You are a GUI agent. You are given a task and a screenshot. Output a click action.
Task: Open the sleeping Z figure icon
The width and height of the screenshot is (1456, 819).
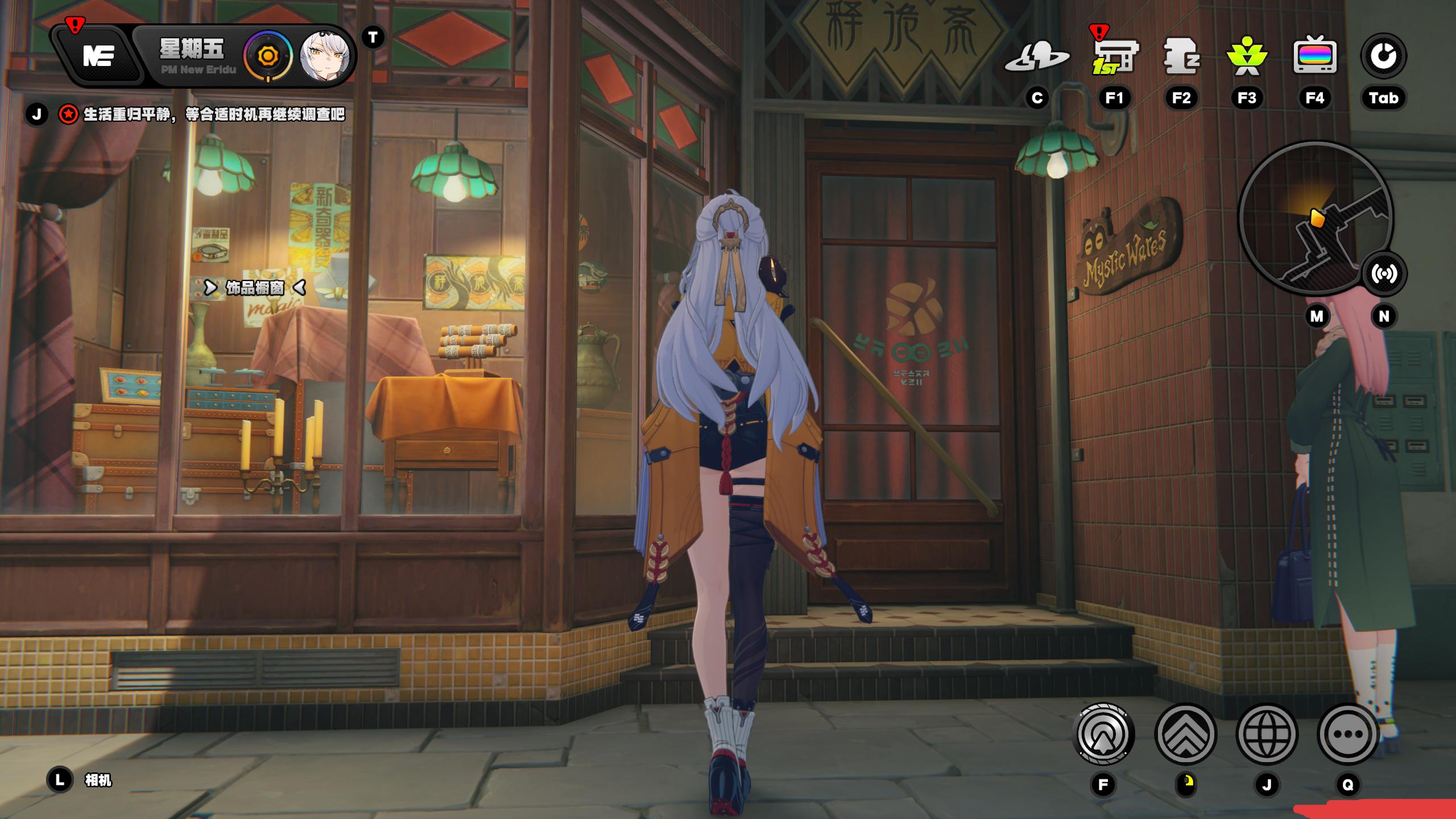click(x=1181, y=57)
